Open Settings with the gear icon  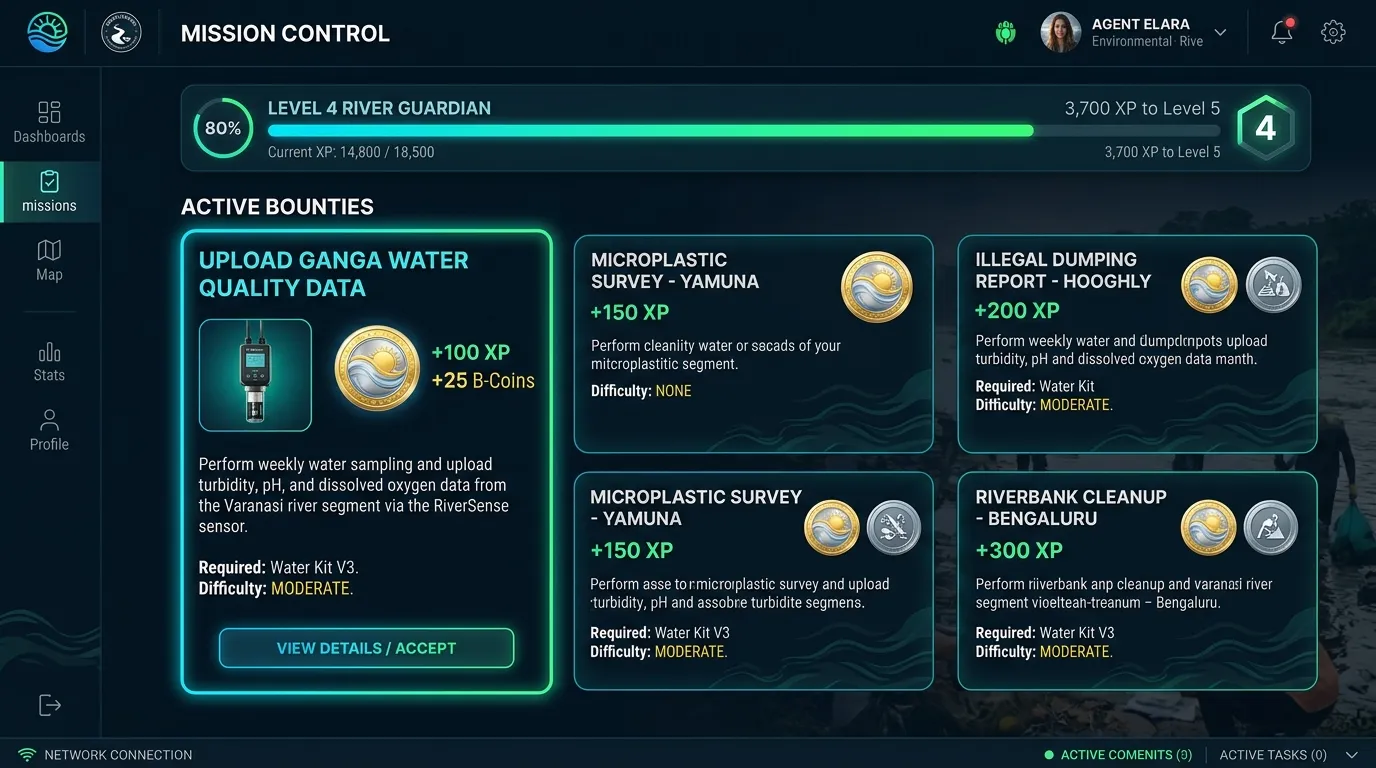(x=1333, y=31)
